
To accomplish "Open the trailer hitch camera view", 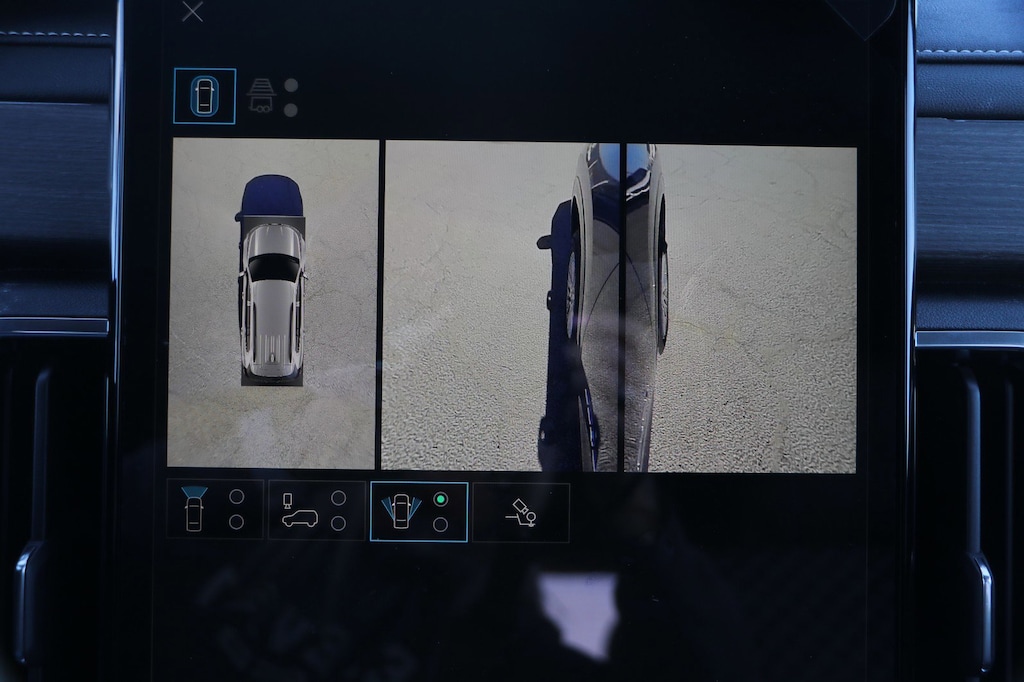I will (520, 512).
